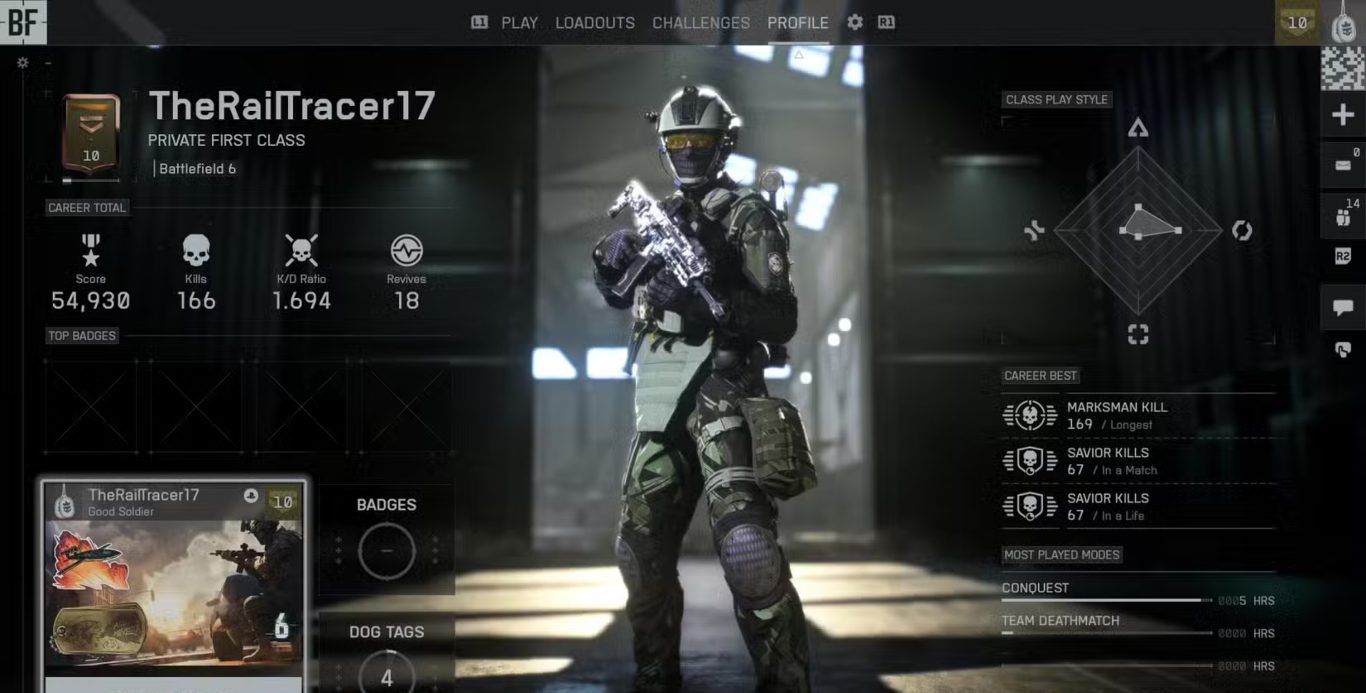Click the plus button in the sidebar
Screen dimensions: 1366x693
tap(1343, 115)
